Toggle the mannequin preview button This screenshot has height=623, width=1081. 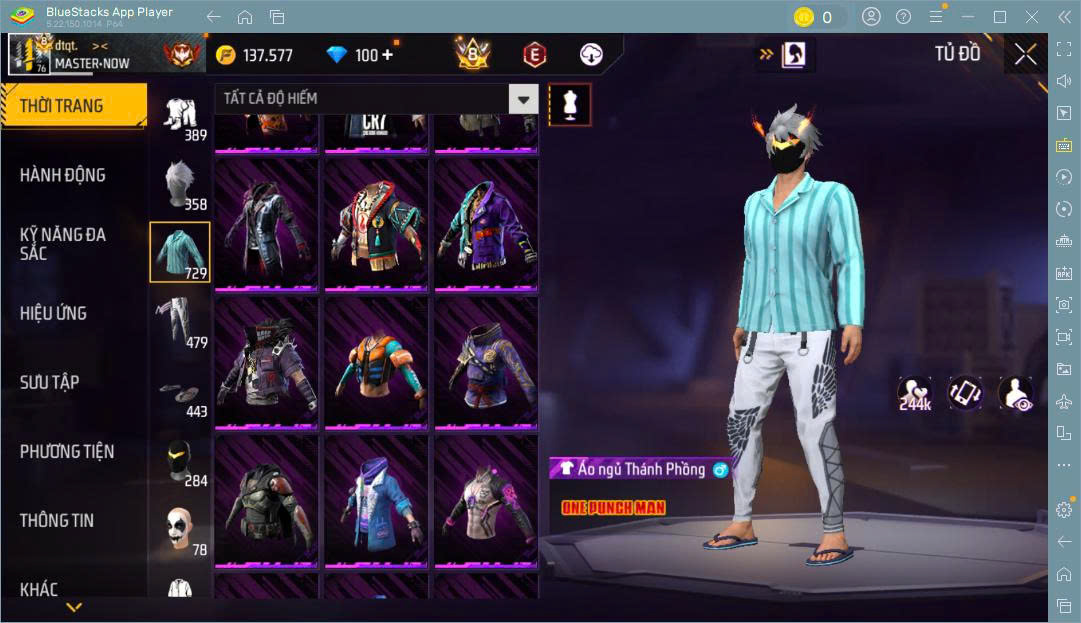(x=570, y=103)
